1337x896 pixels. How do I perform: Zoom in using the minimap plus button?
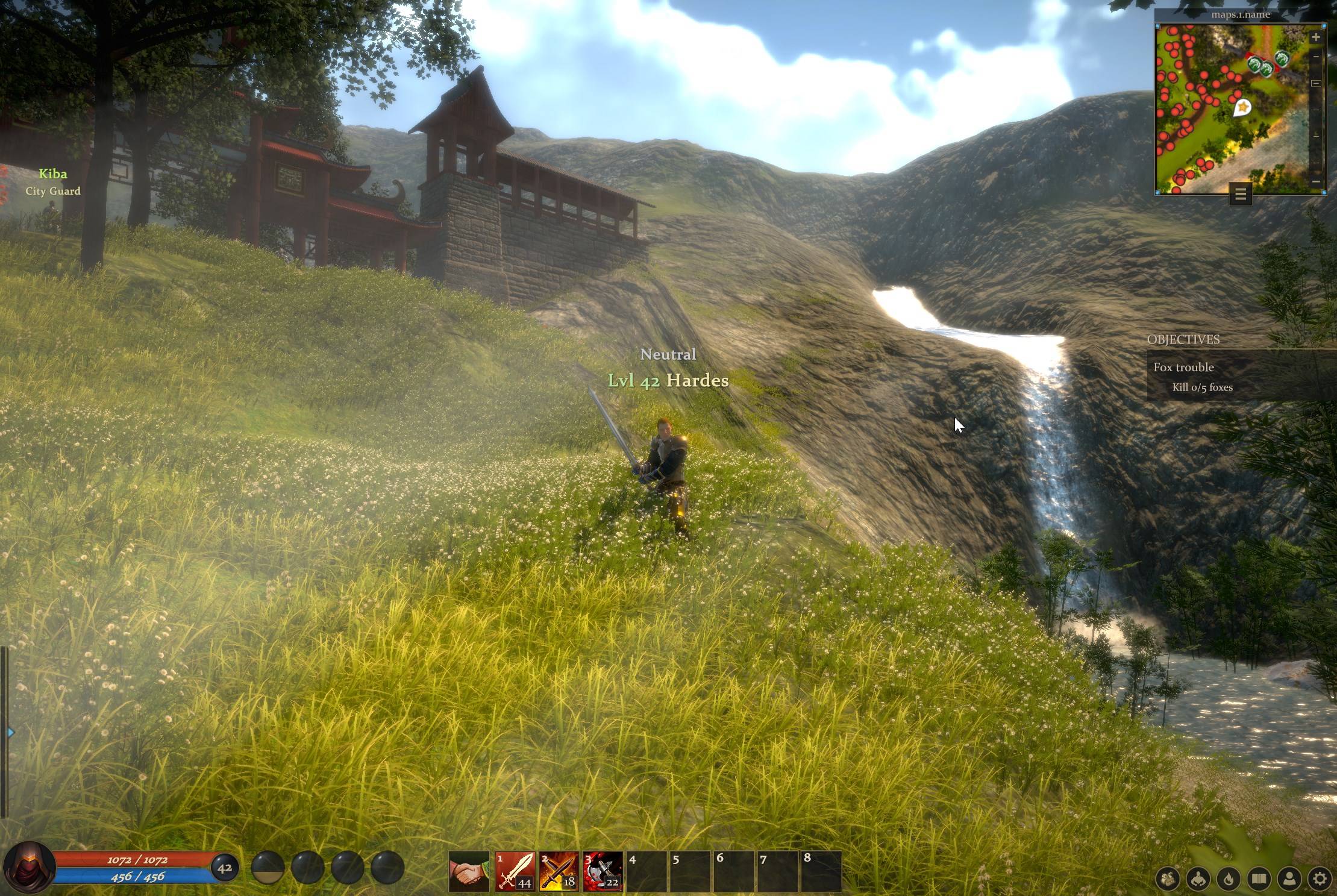[1316, 37]
